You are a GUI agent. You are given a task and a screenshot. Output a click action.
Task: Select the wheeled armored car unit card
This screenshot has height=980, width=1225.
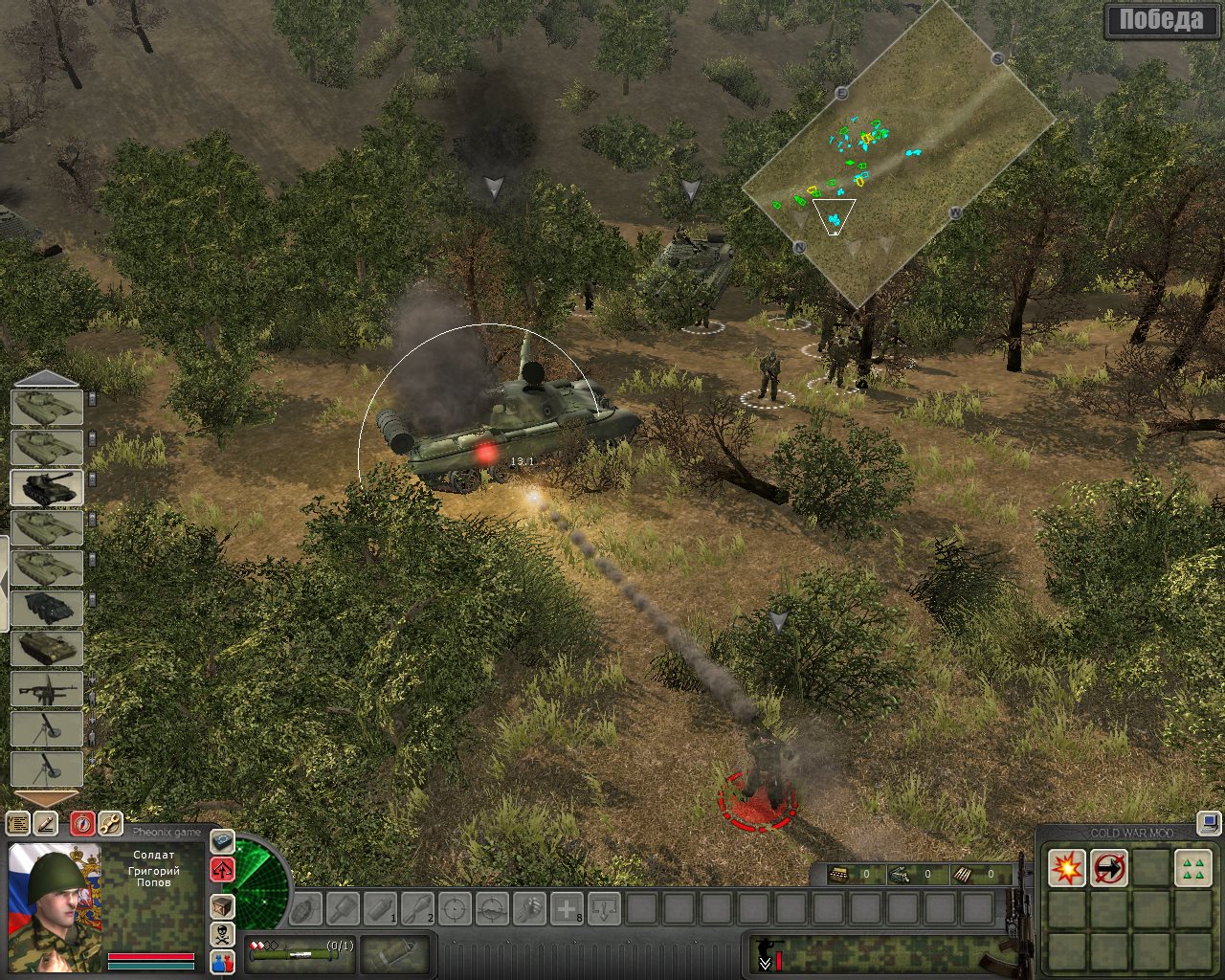[47, 608]
